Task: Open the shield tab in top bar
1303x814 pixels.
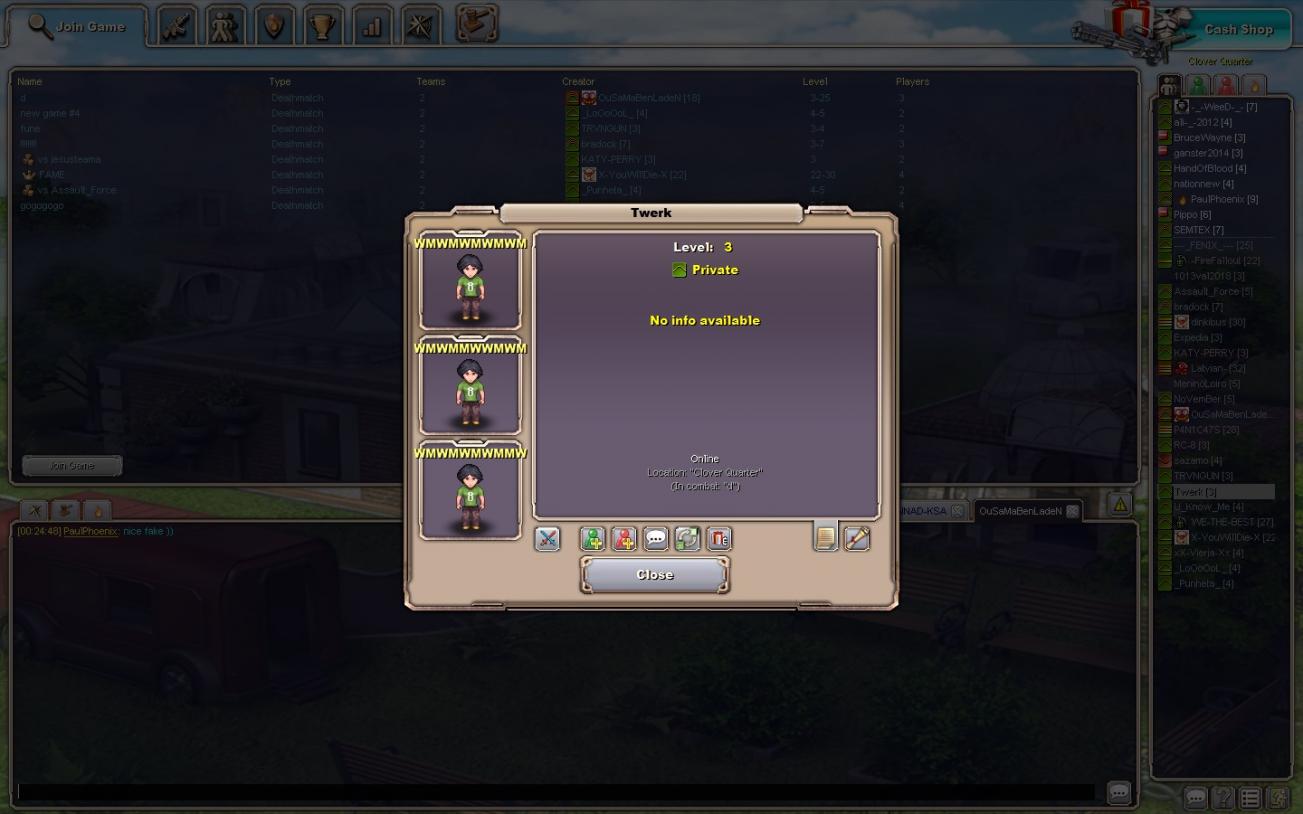Action: (x=273, y=27)
